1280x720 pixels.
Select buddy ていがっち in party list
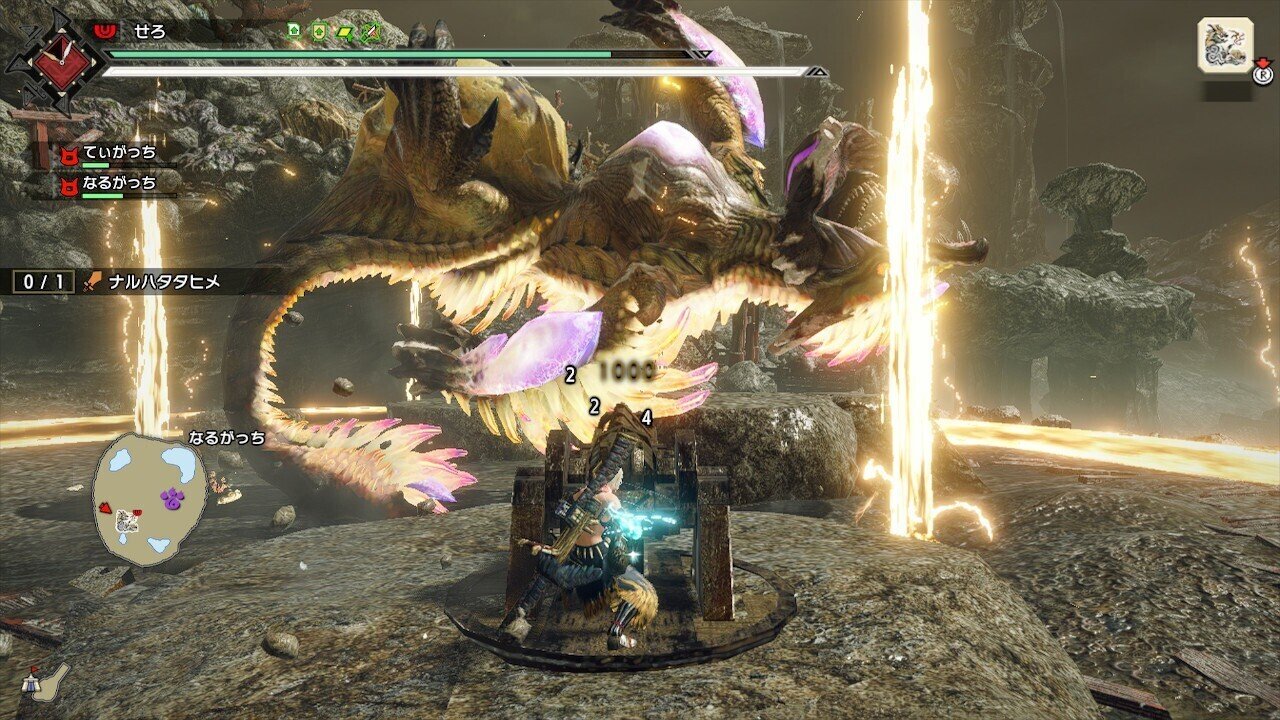point(118,154)
